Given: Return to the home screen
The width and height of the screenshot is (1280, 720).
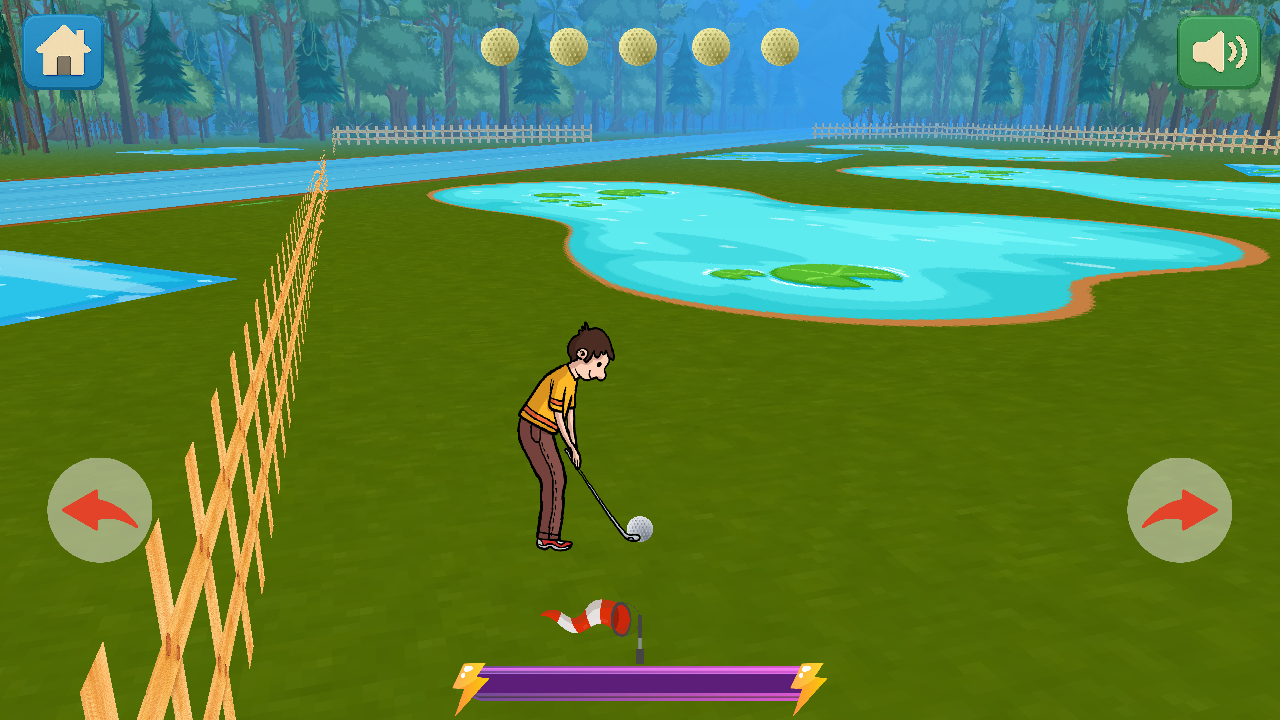Looking at the screenshot, I should point(63,51).
